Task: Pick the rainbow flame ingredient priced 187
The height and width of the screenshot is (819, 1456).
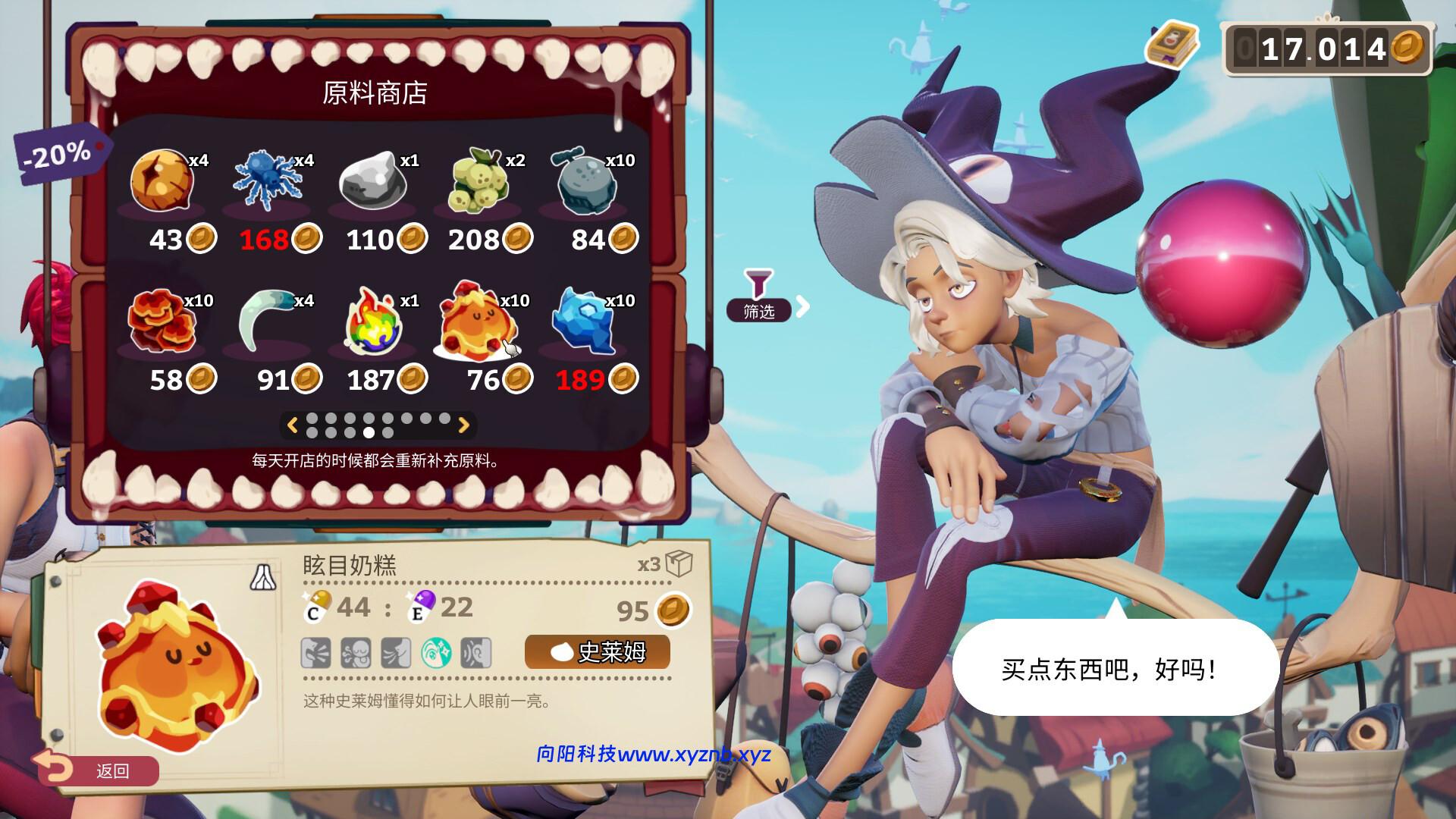Action: point(373,322)
